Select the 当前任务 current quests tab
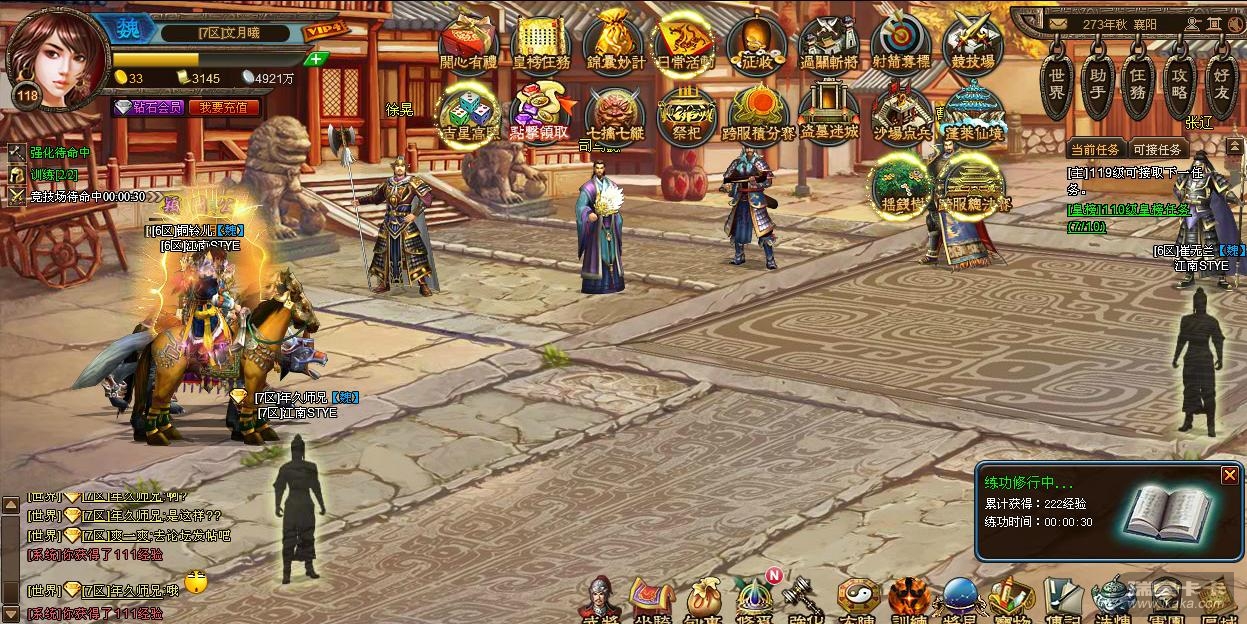The image size is (1247, 624). click(1095, 149)
